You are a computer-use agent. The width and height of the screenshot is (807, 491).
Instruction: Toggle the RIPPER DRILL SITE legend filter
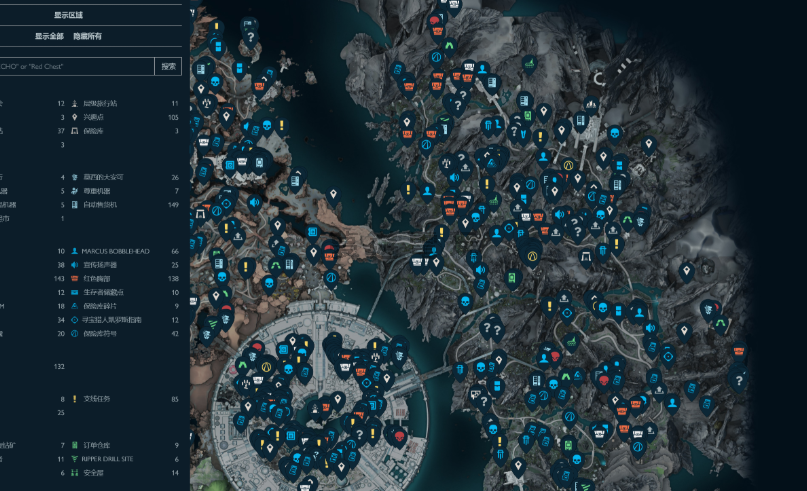click(113, 459)
